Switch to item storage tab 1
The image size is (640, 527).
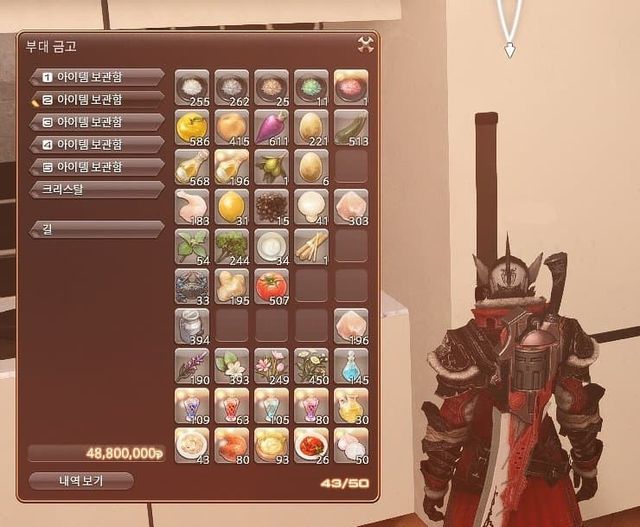[x=97, y=76]
